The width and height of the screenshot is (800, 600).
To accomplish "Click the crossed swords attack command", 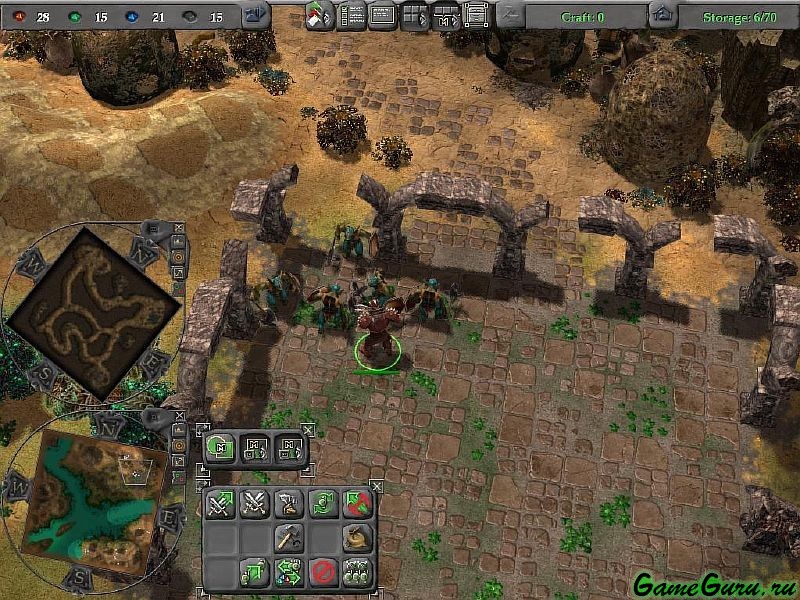I will click(254, 503).
